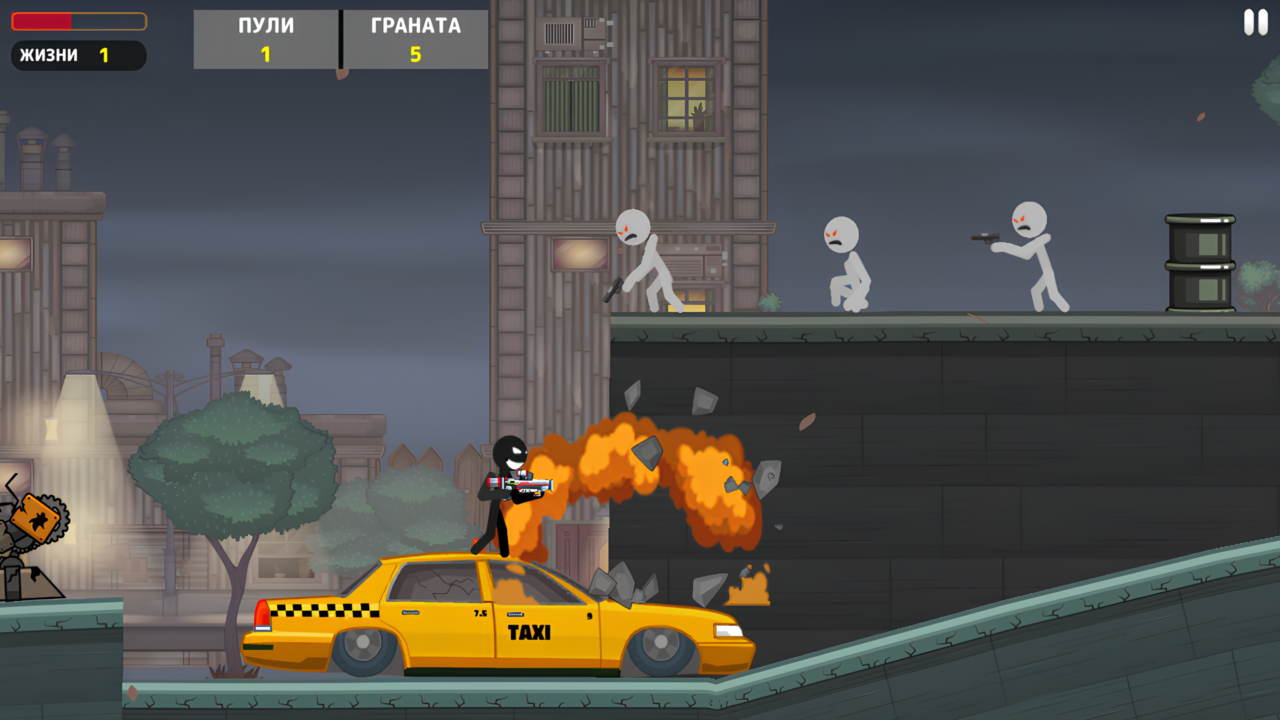The width and height of the screenshot is (1280, 720).
Task: Select the ГРАНАТА weapon counter
Action: (414, 38)
